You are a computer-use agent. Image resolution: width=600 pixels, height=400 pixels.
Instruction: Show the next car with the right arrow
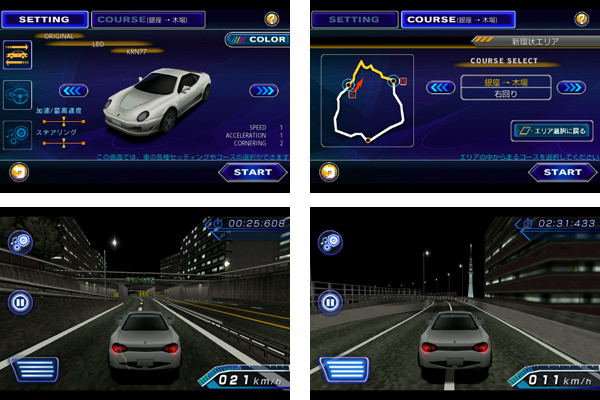tap(264, 91)
